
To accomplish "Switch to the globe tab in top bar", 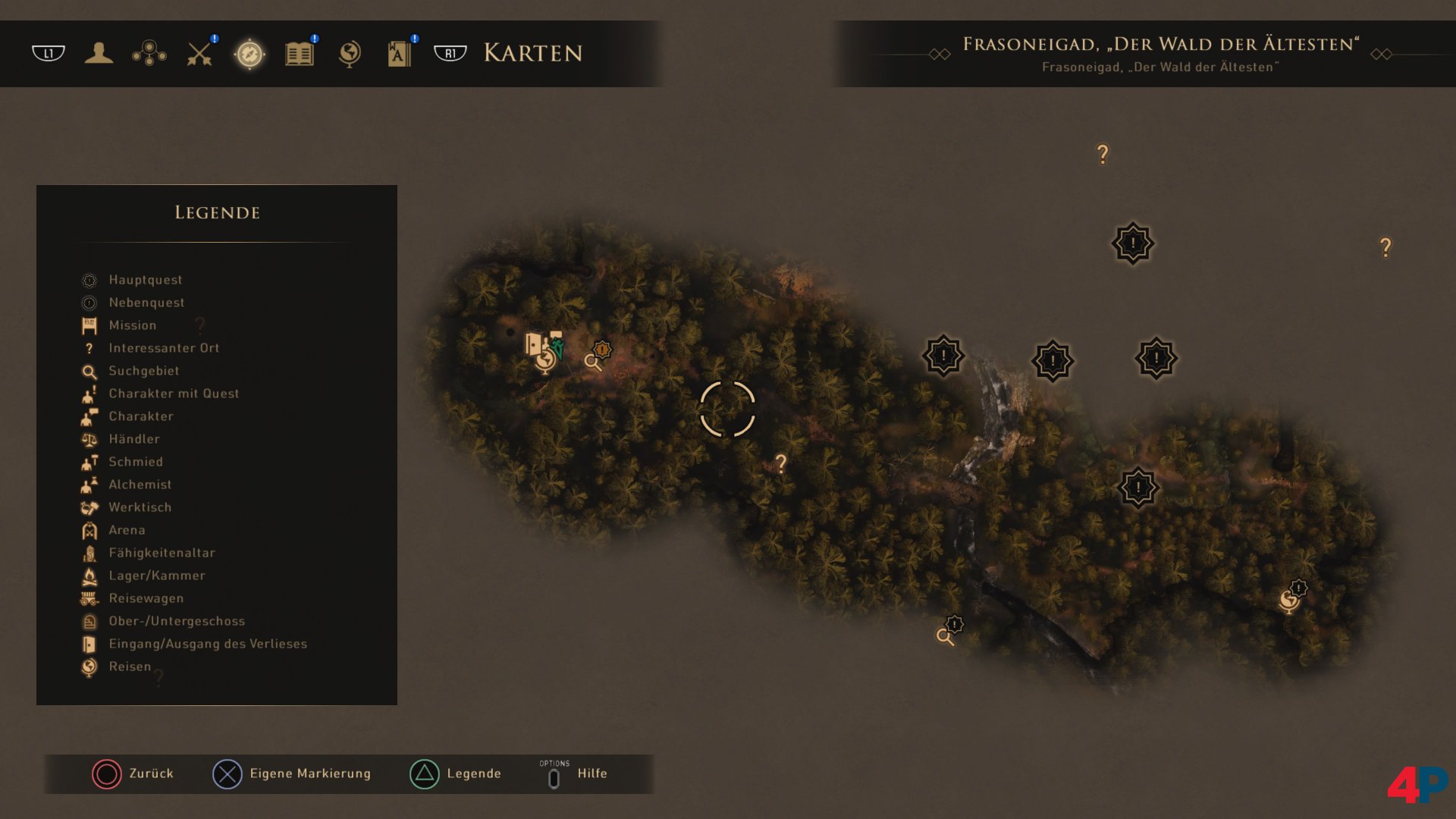I will [x=350, y=53].
